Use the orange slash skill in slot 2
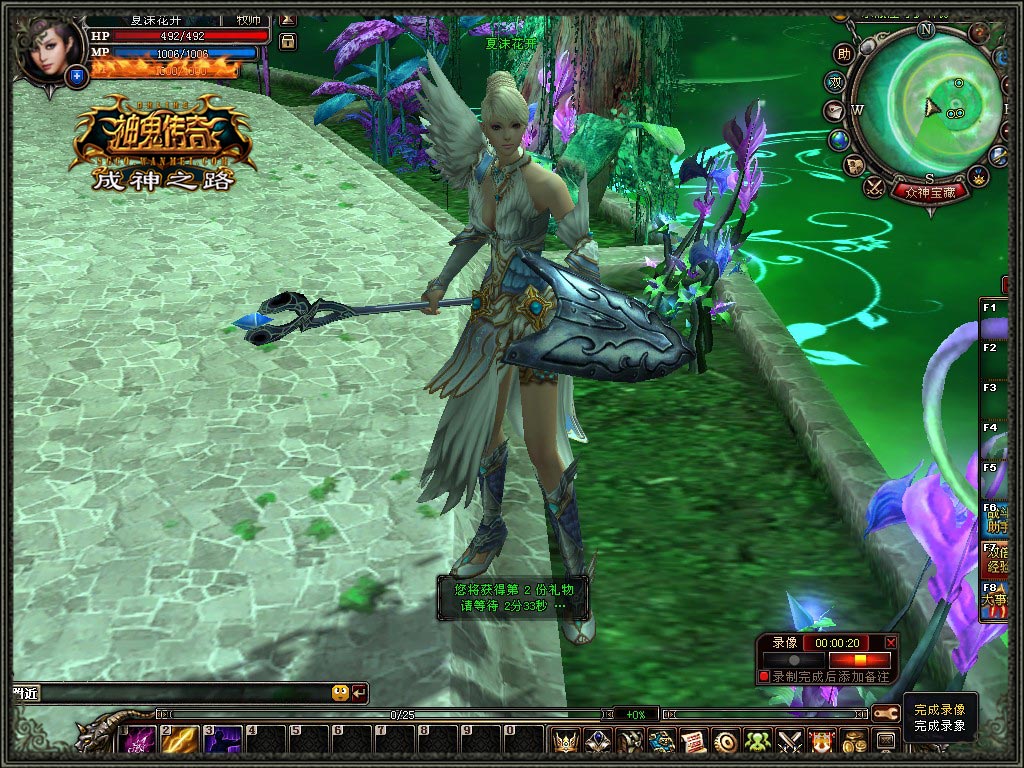 [181, 741]
